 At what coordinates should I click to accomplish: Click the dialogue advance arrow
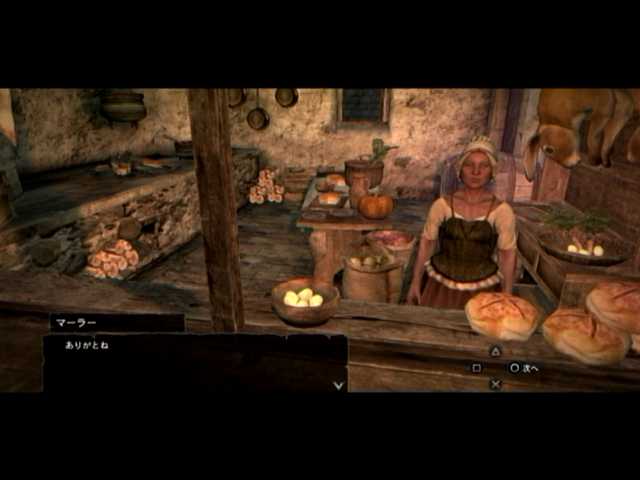pos(339,384)
